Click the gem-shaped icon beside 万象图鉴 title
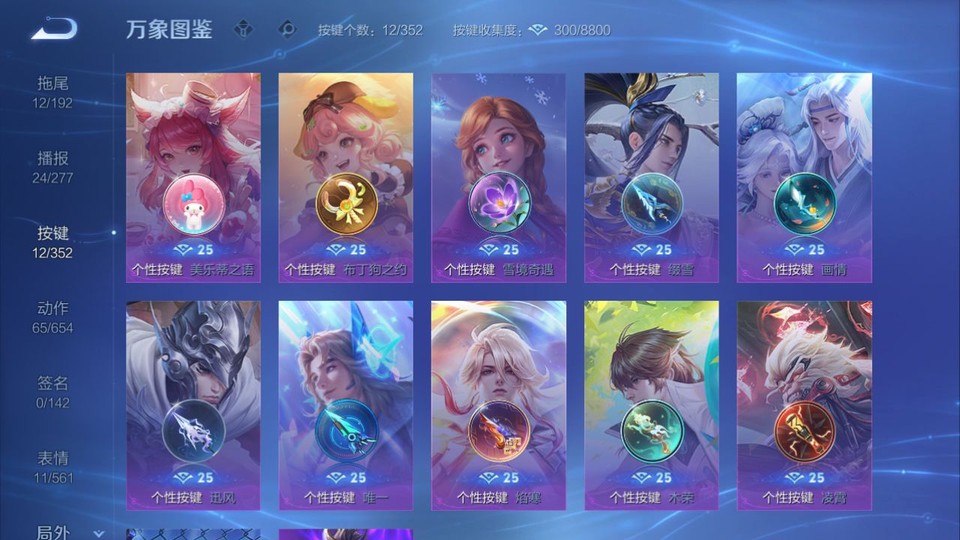 tap(243, 29)
